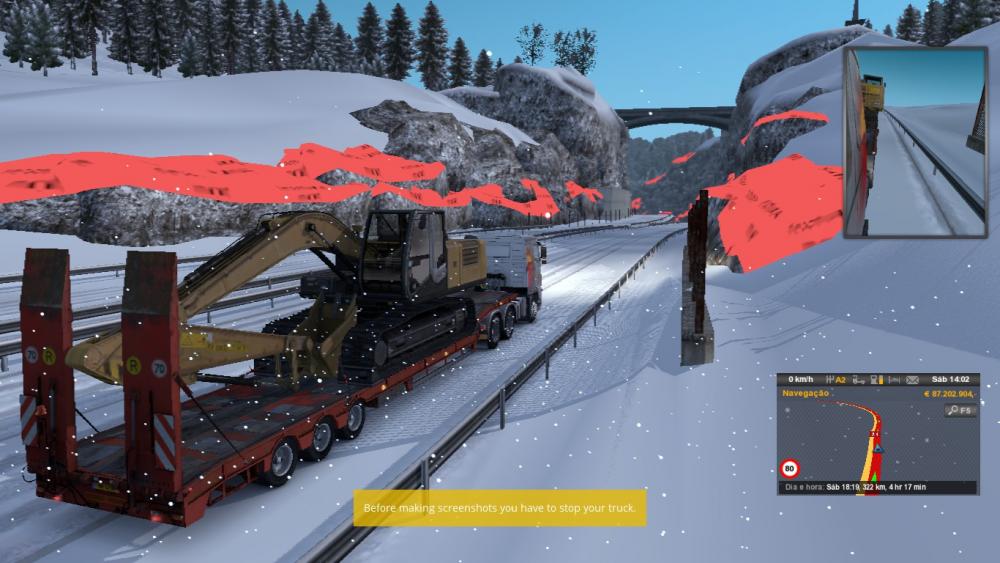The image size is (1000, 563).
Task: Open the envelope mail icon
Action: pyautogui.click(x=911, y=380)
